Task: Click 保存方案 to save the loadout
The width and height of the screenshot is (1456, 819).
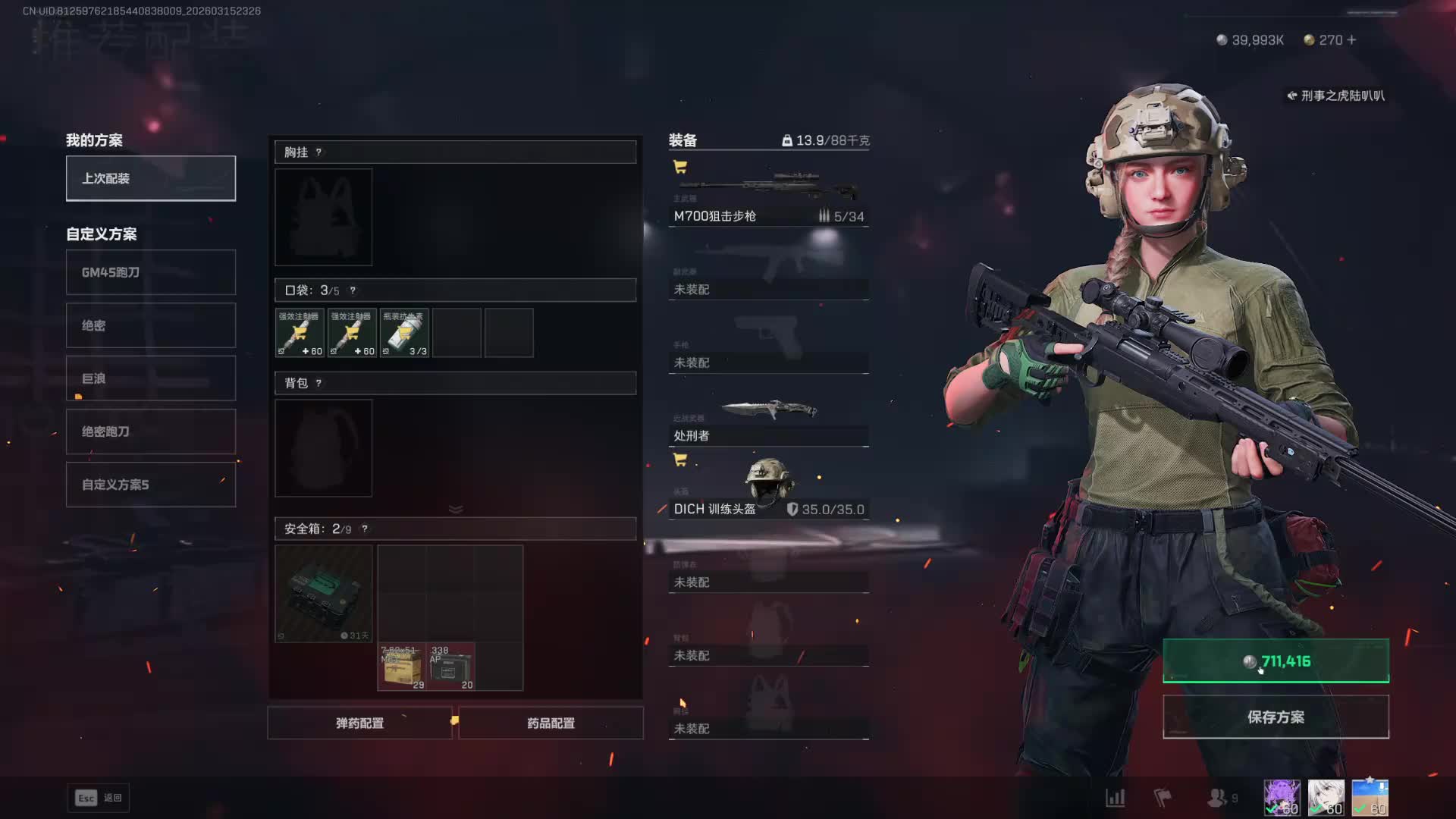Action: pos(1276,717)
